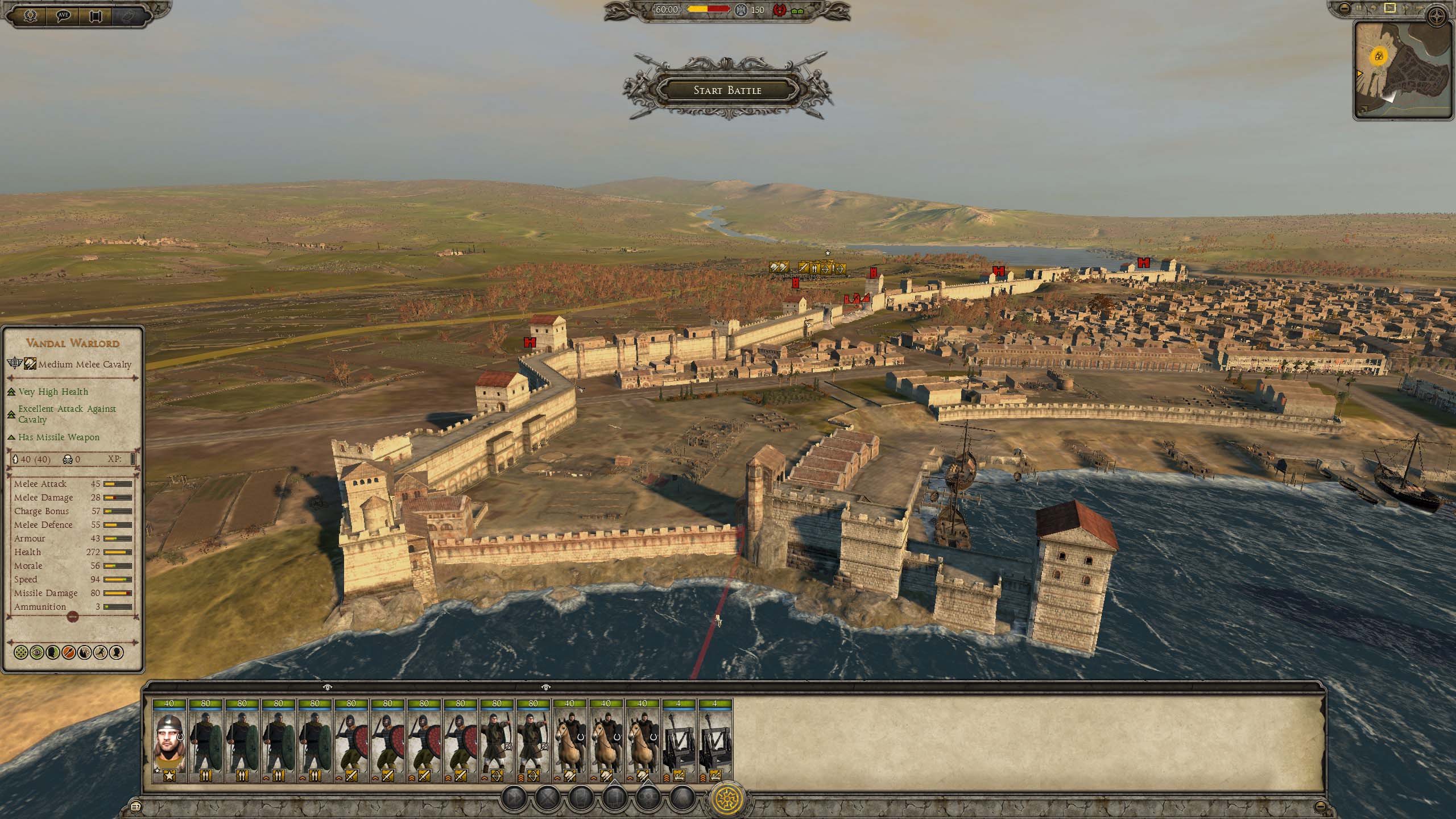
Task: Open the laurel wreath objectives button
Action: pyautogui.click(x=31, y=15)
